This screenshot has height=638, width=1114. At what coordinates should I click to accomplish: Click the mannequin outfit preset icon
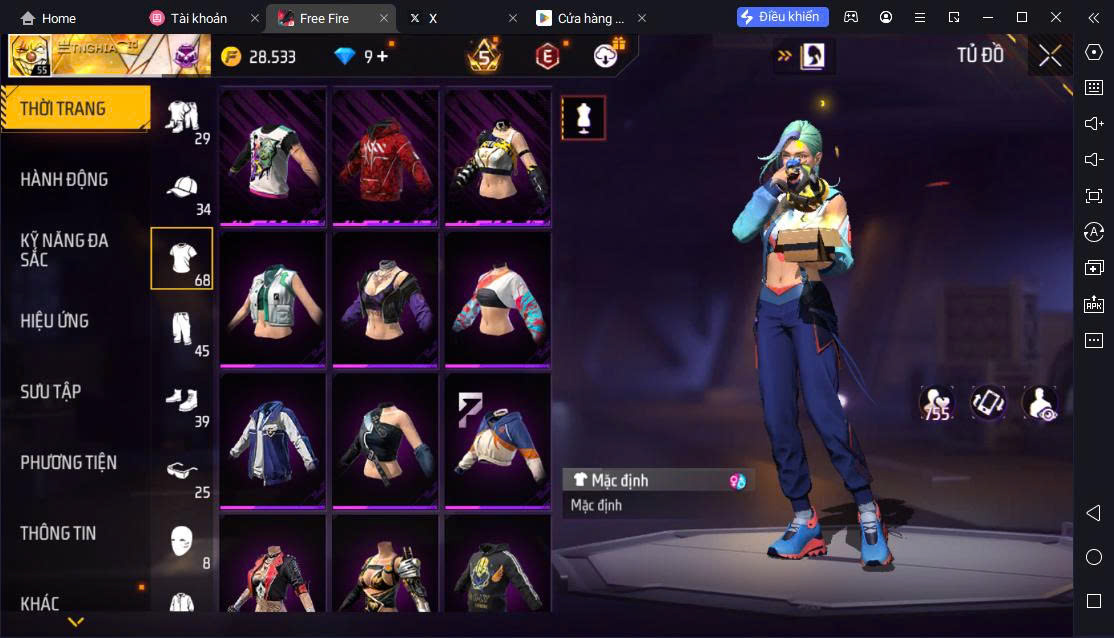point(583,118)
